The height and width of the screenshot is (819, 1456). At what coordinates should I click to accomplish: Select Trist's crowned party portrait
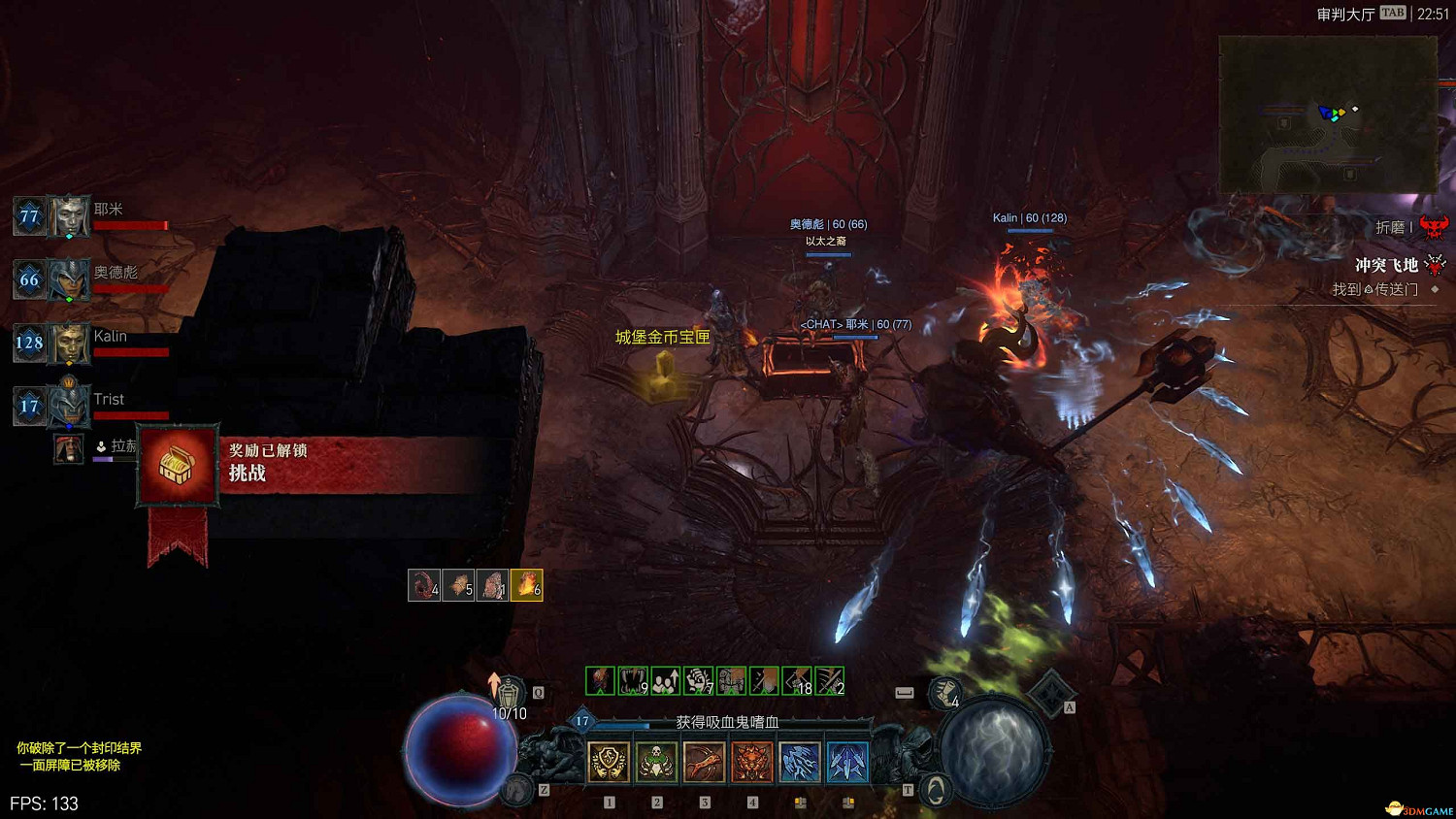pos(69,406)
